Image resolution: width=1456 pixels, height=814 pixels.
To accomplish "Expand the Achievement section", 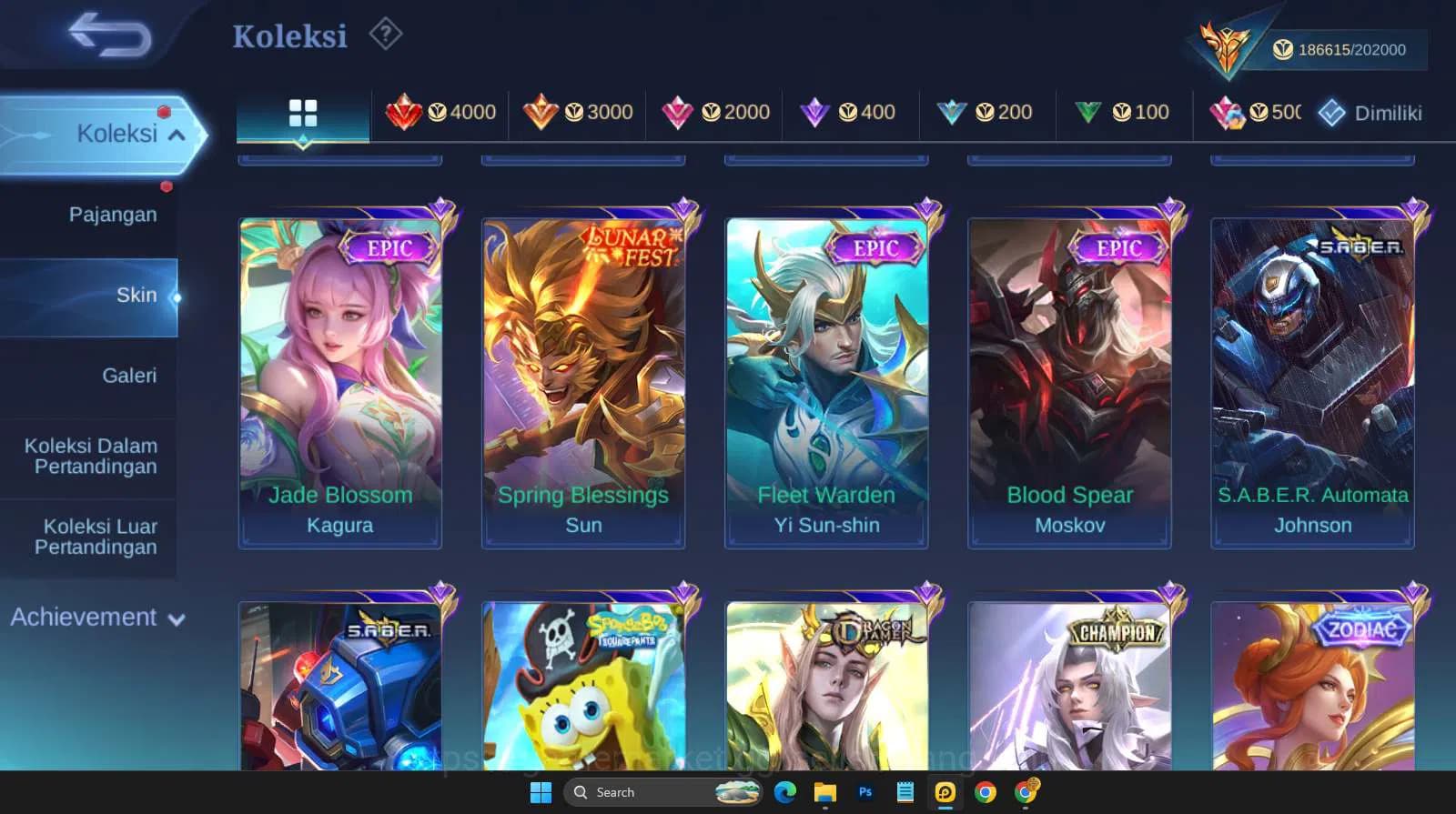I will pyautogui.click(x=98, y=618).
